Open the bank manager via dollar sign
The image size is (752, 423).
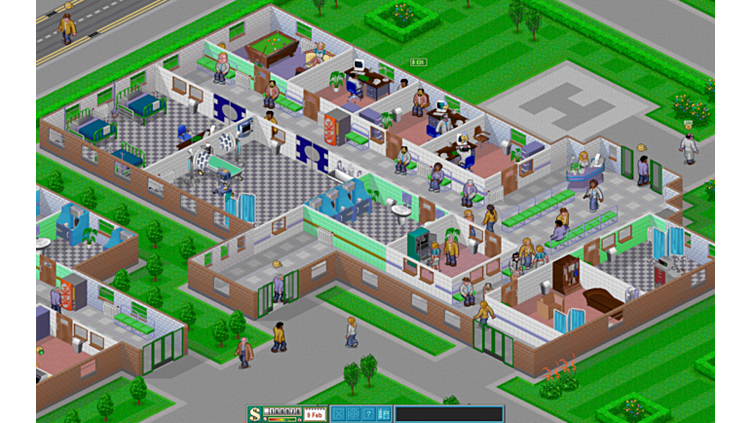(254, 413)
